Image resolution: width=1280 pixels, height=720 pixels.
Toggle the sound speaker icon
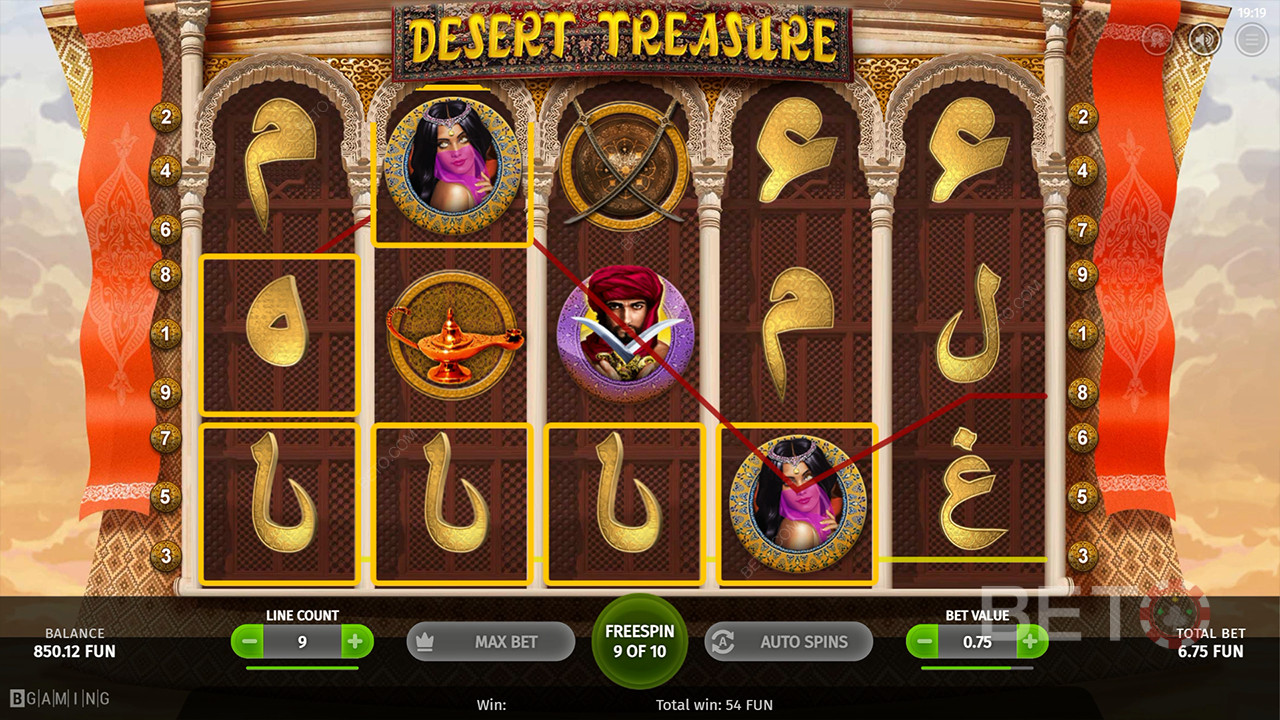click(1205, 39)
